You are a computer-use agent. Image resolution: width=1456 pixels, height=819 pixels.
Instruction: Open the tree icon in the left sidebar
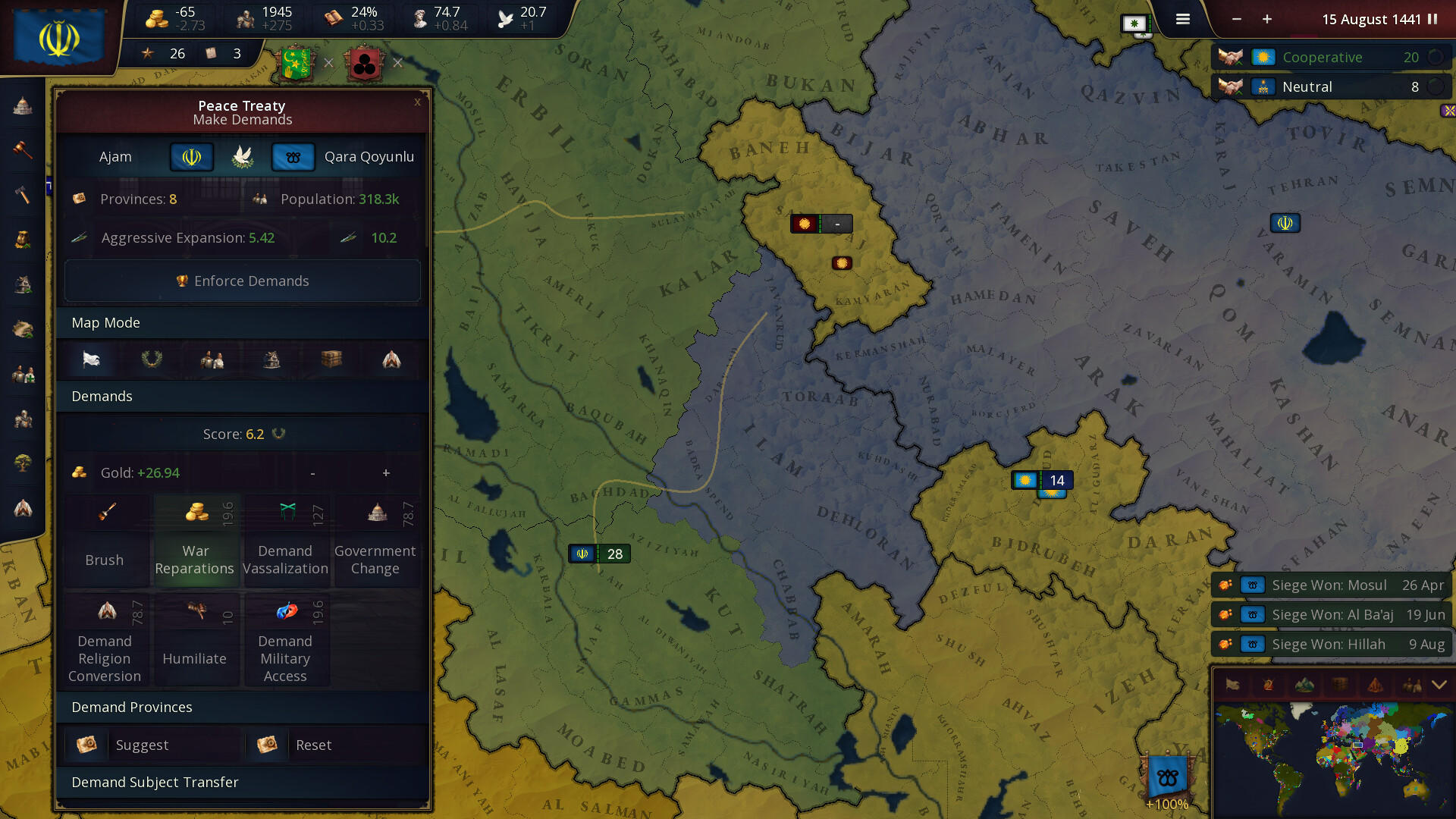pyautogui.click(x=22, y=463)
